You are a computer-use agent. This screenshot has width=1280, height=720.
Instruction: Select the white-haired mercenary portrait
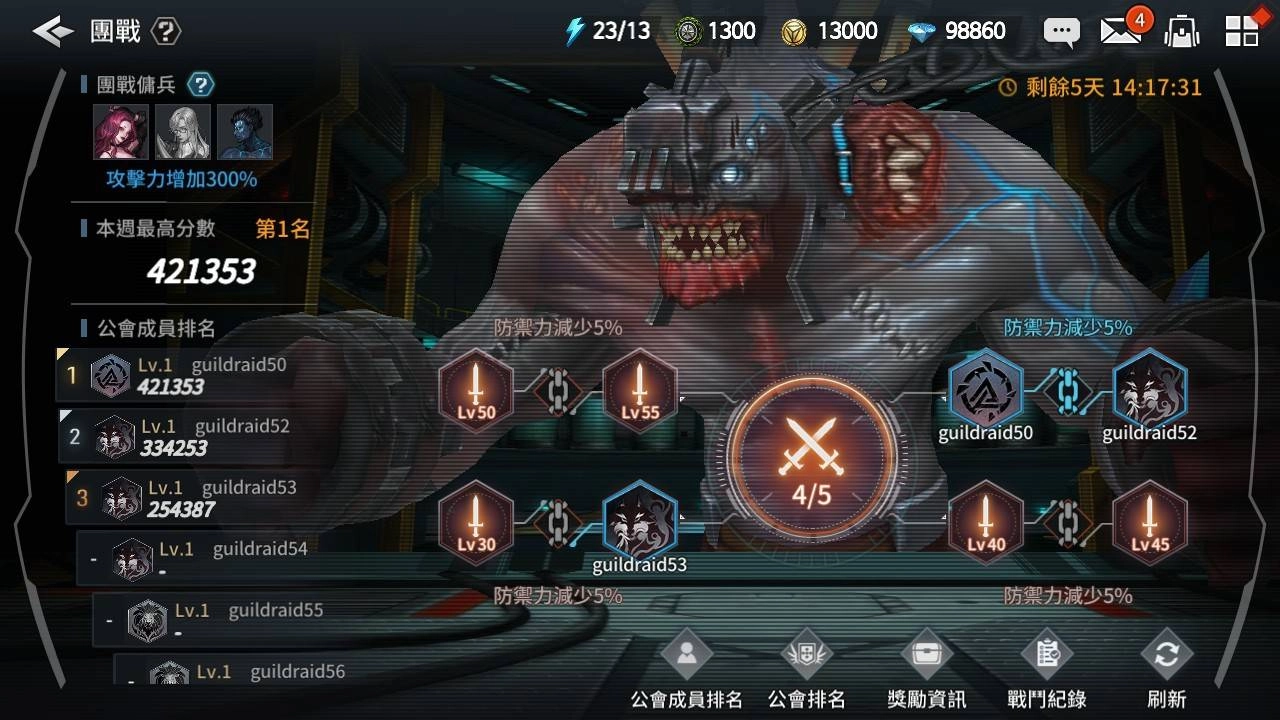pos(183,132)
